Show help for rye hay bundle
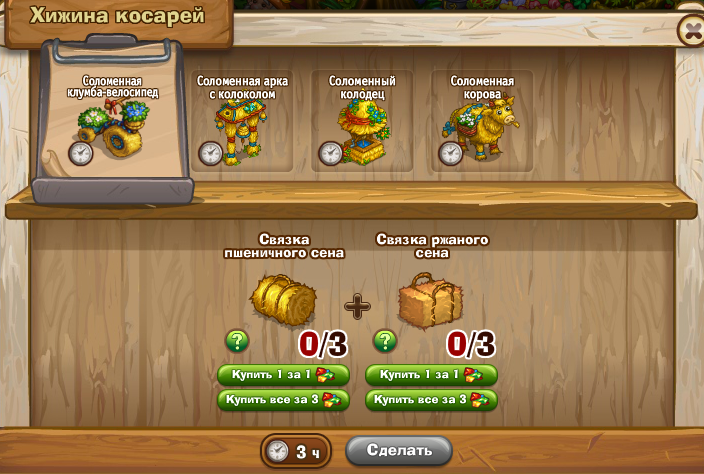 [x=383, y=342]
